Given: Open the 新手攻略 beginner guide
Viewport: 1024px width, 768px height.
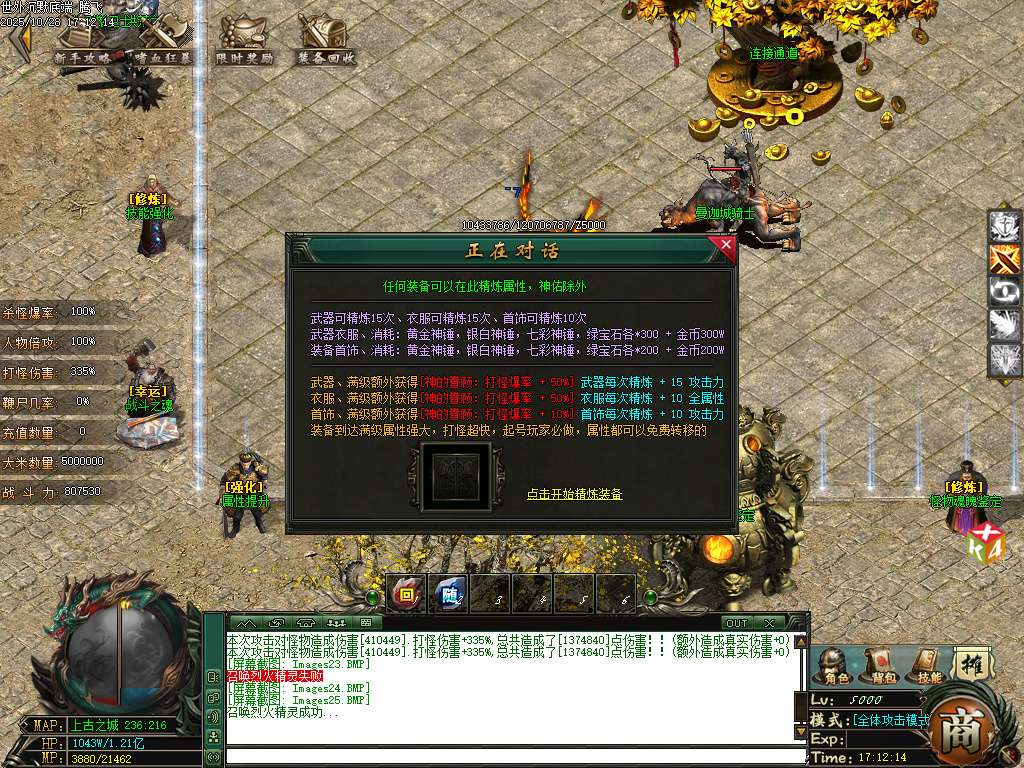Looking at the screenshot, I should pyautogui.click(x=83, y=42).
